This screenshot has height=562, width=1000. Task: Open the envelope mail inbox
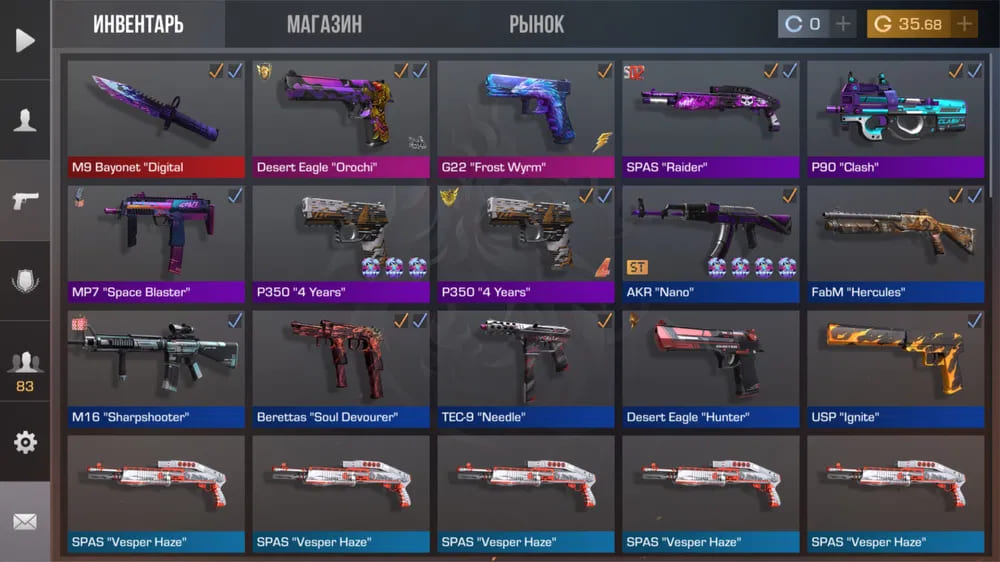pyautogui.click(x=25, y=521)
